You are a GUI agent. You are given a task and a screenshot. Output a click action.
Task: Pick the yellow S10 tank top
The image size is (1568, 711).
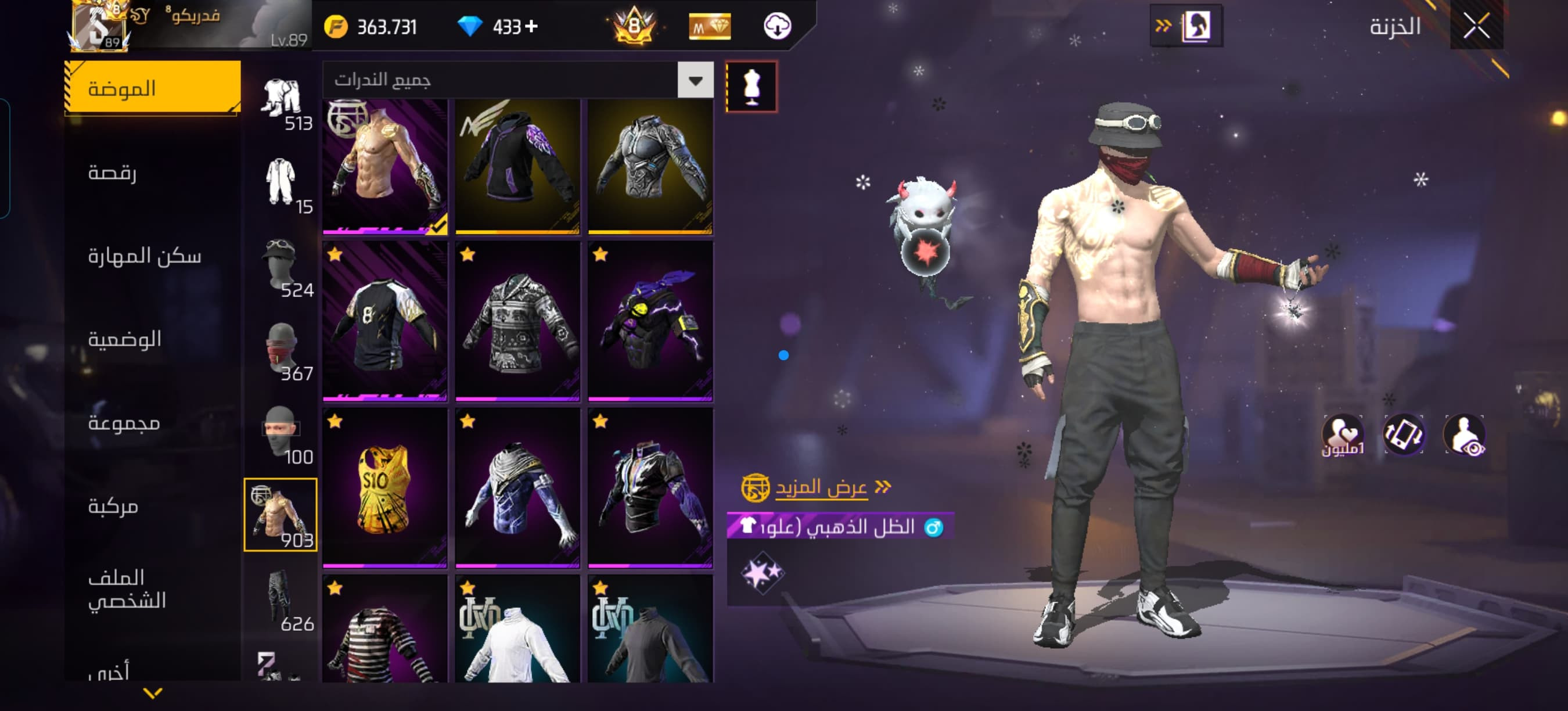[x=384, y=487]
